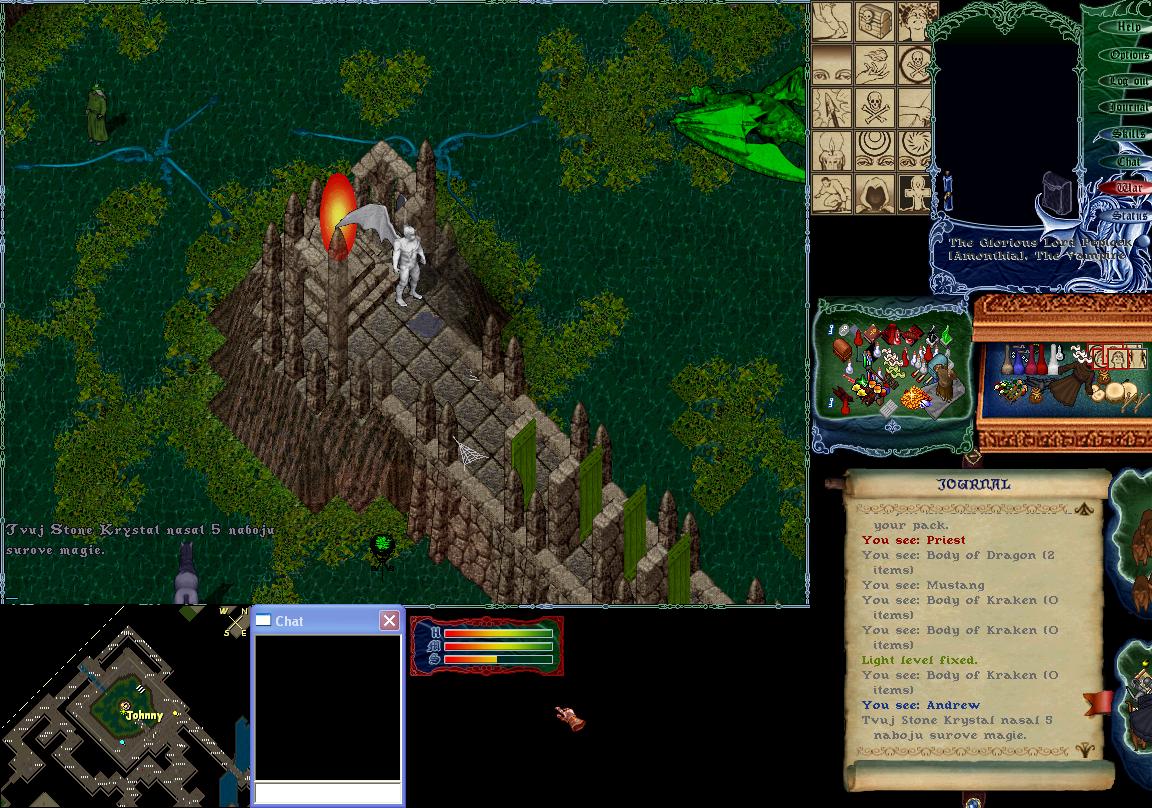Viewport: 1152px width, 808px height.
Task: Open the Help menu on the paperdoll
Action: click(x=1128, y=27)
